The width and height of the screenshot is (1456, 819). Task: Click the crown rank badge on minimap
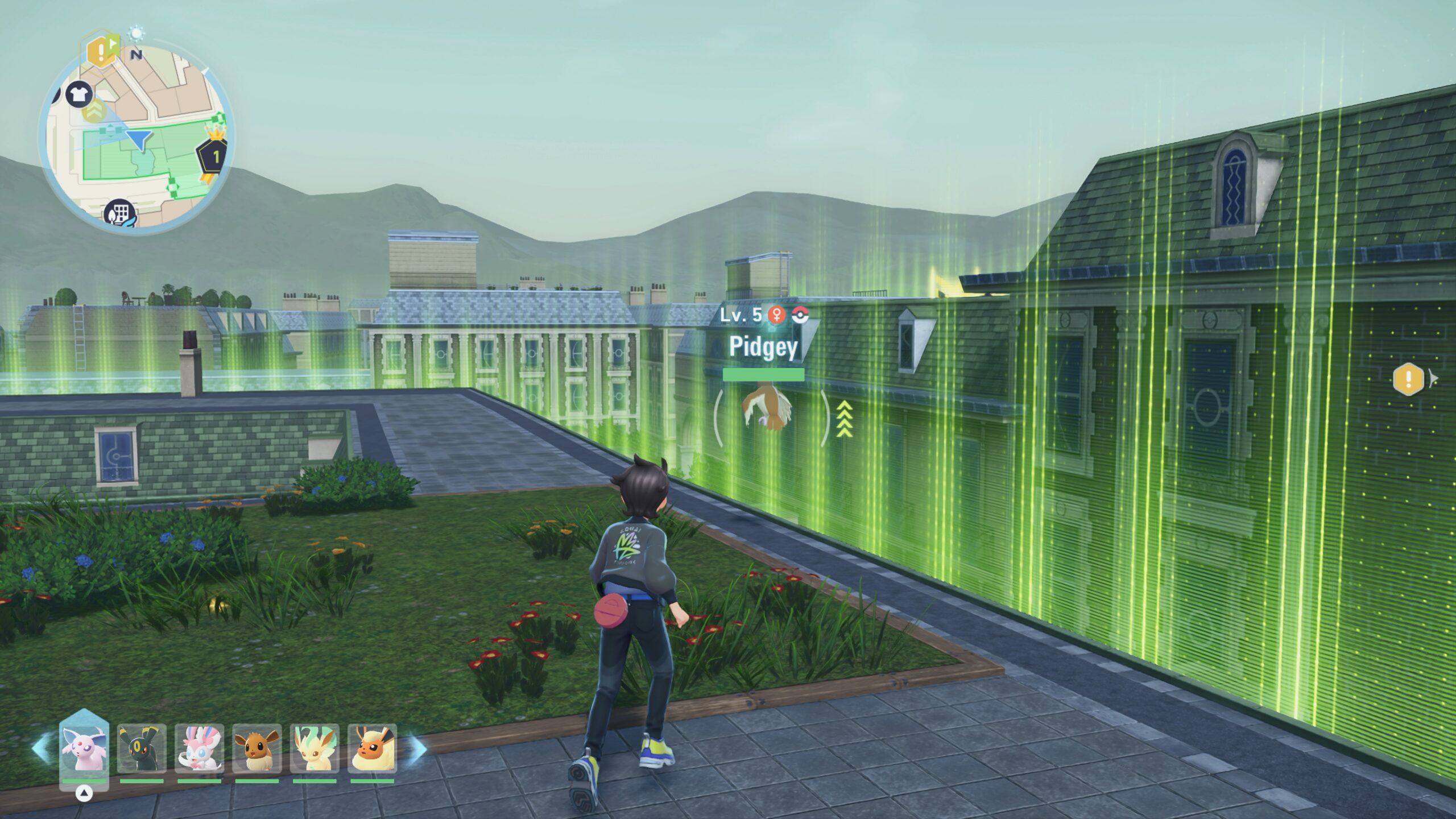(x=215, y=155)
